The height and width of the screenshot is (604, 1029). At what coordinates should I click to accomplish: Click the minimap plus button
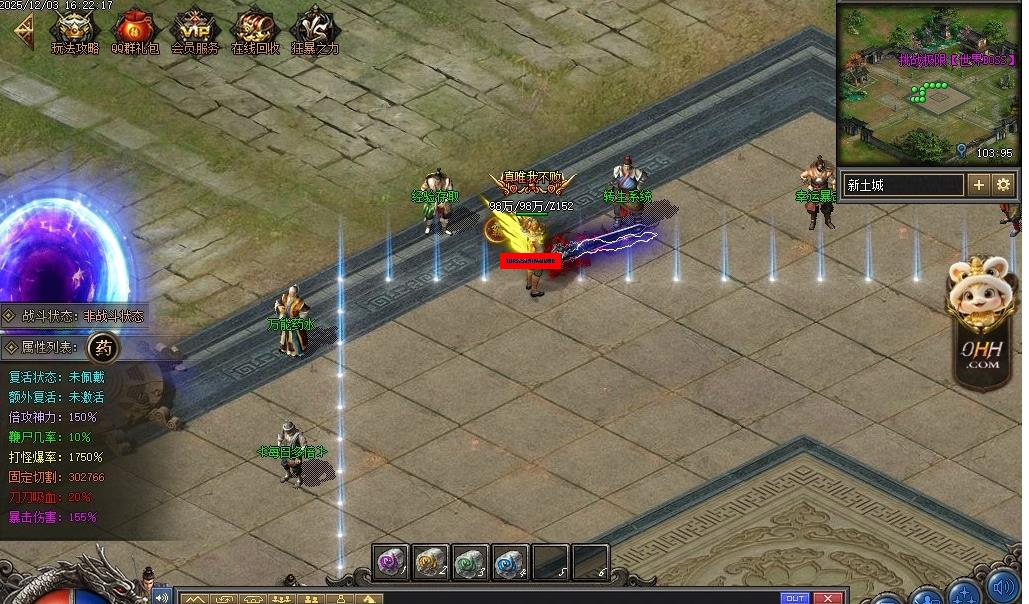coord(978,185)
